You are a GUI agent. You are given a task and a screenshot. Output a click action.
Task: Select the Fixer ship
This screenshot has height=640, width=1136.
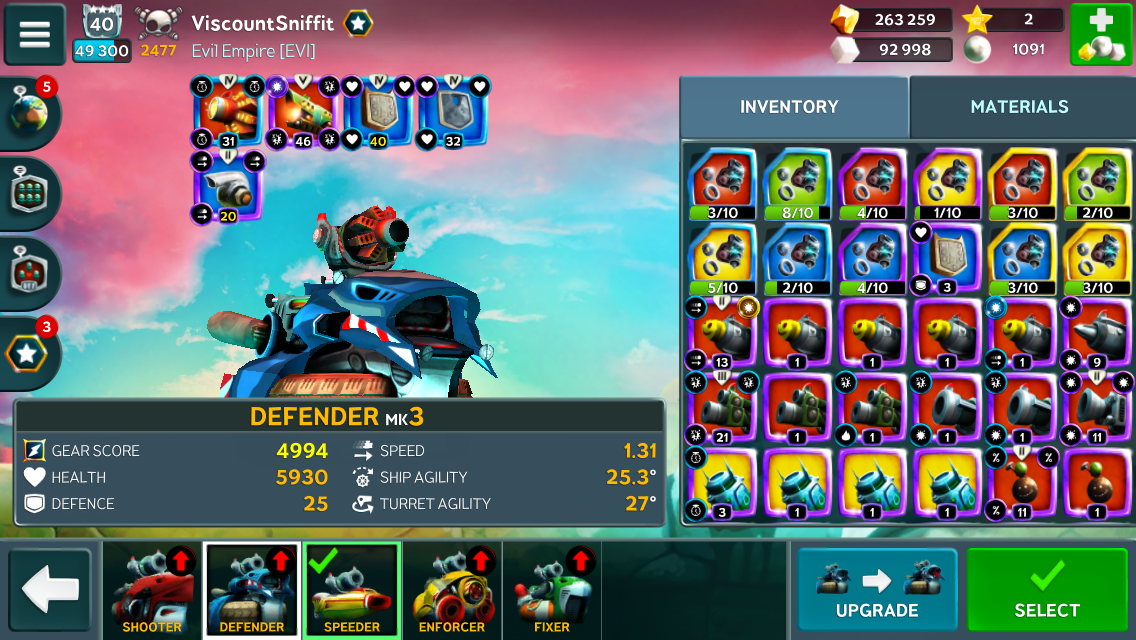[552, 590]
